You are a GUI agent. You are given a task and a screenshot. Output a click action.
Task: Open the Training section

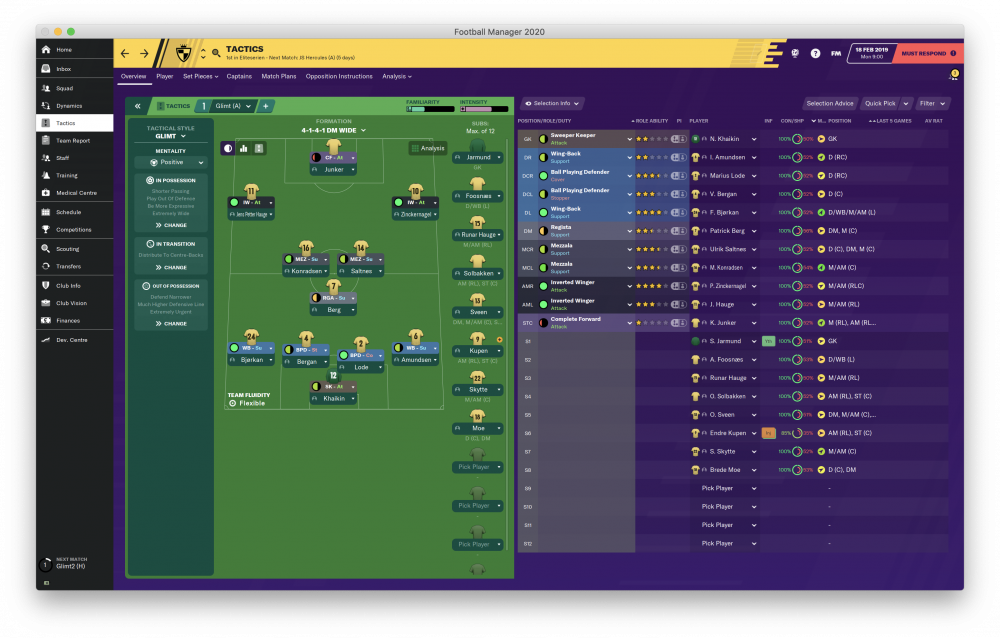click(65, 175)
